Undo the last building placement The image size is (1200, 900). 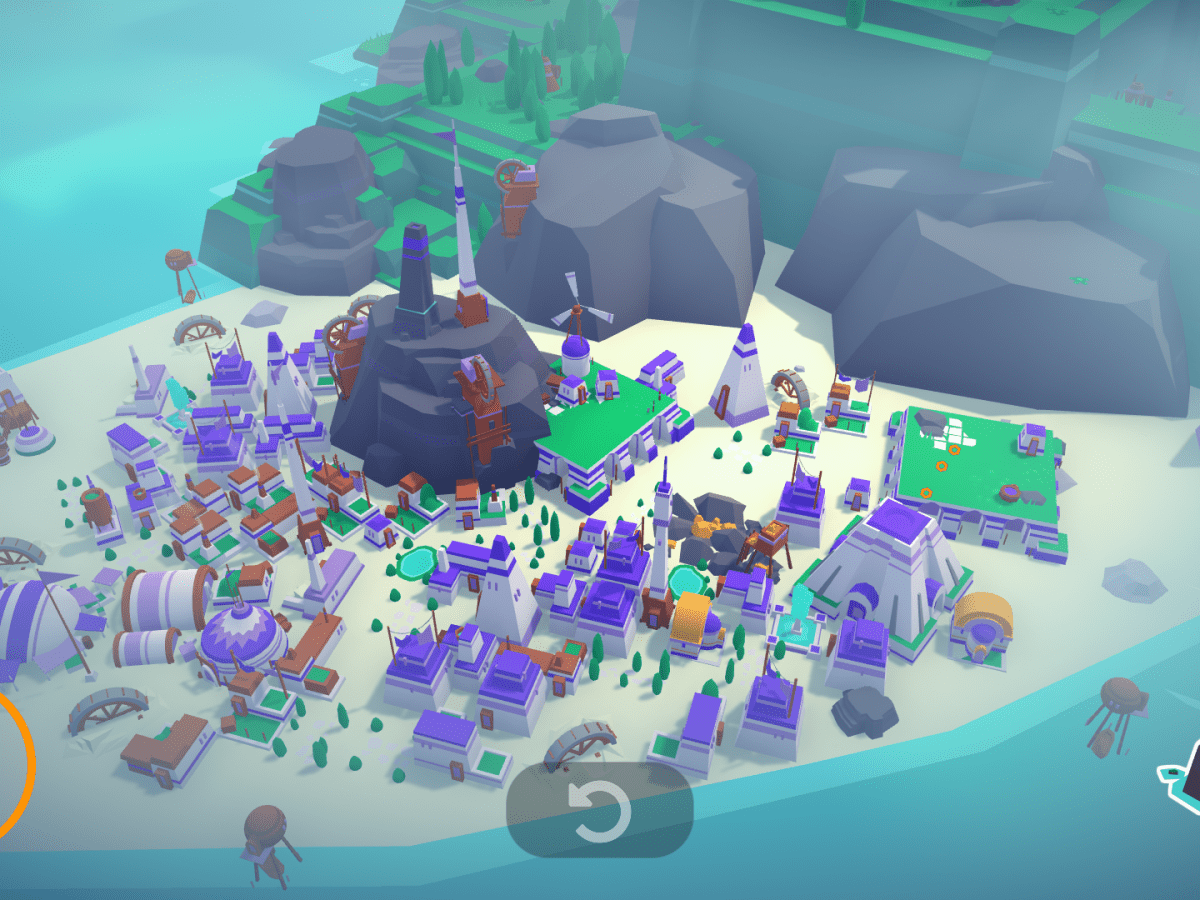tap(599, 808)
